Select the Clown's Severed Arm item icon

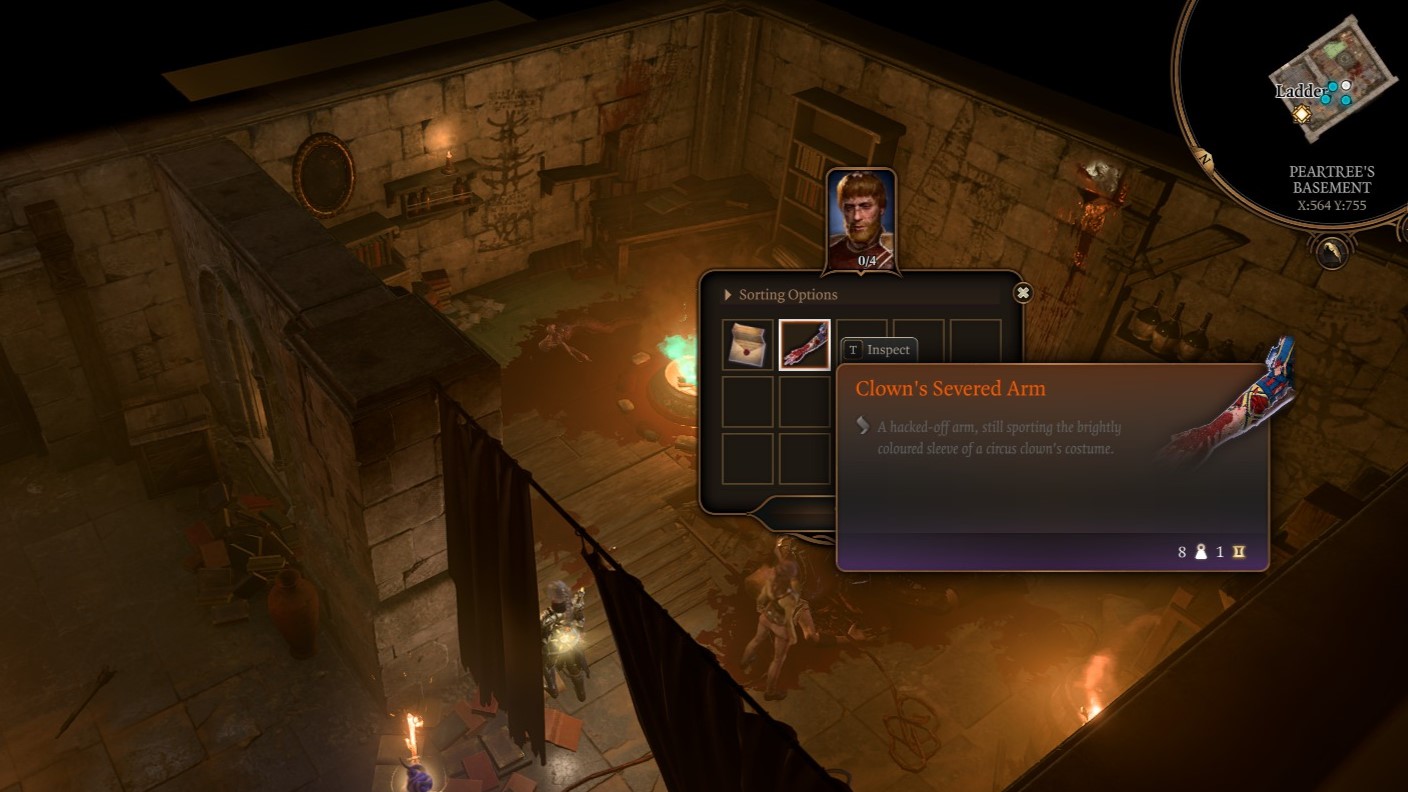pos(803,344)
